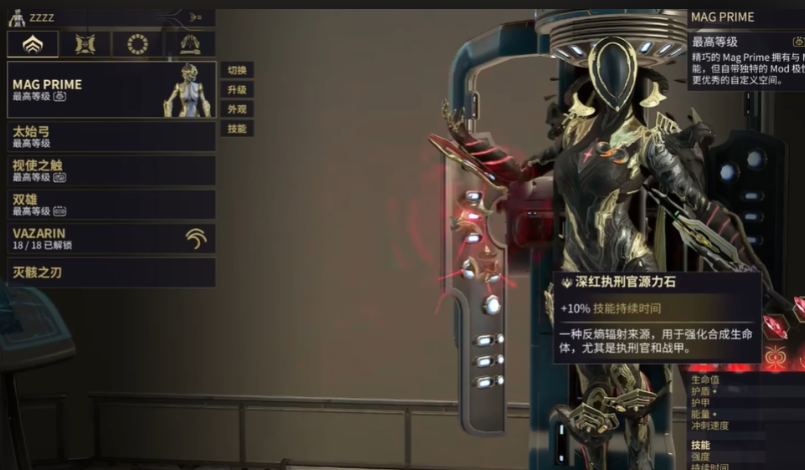The height and width of the screenshot is (470, 805).
Task: Select the 双雄 melee weapon slot
Action: [x=111, y=205]
